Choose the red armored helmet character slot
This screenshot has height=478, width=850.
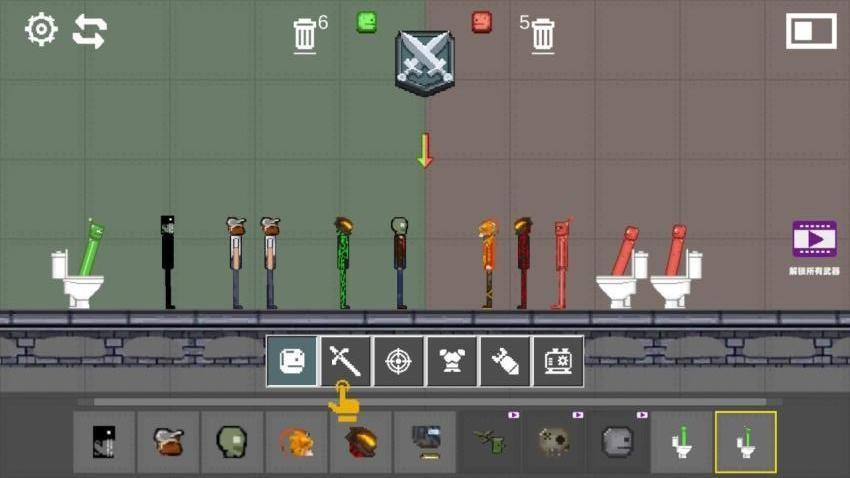pos(360,441)
